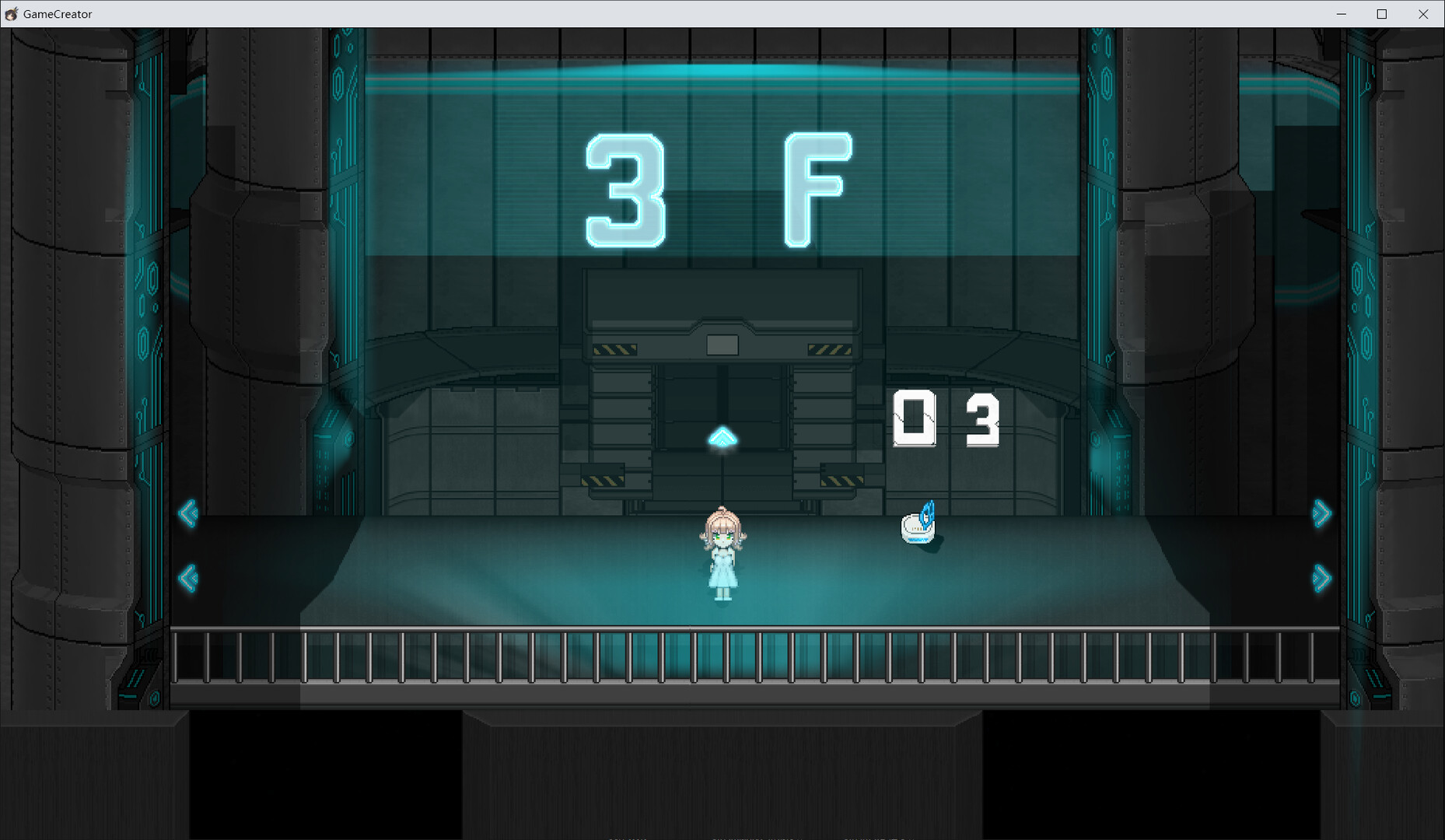Click the GameCreator title bar text

pos(56,13)
